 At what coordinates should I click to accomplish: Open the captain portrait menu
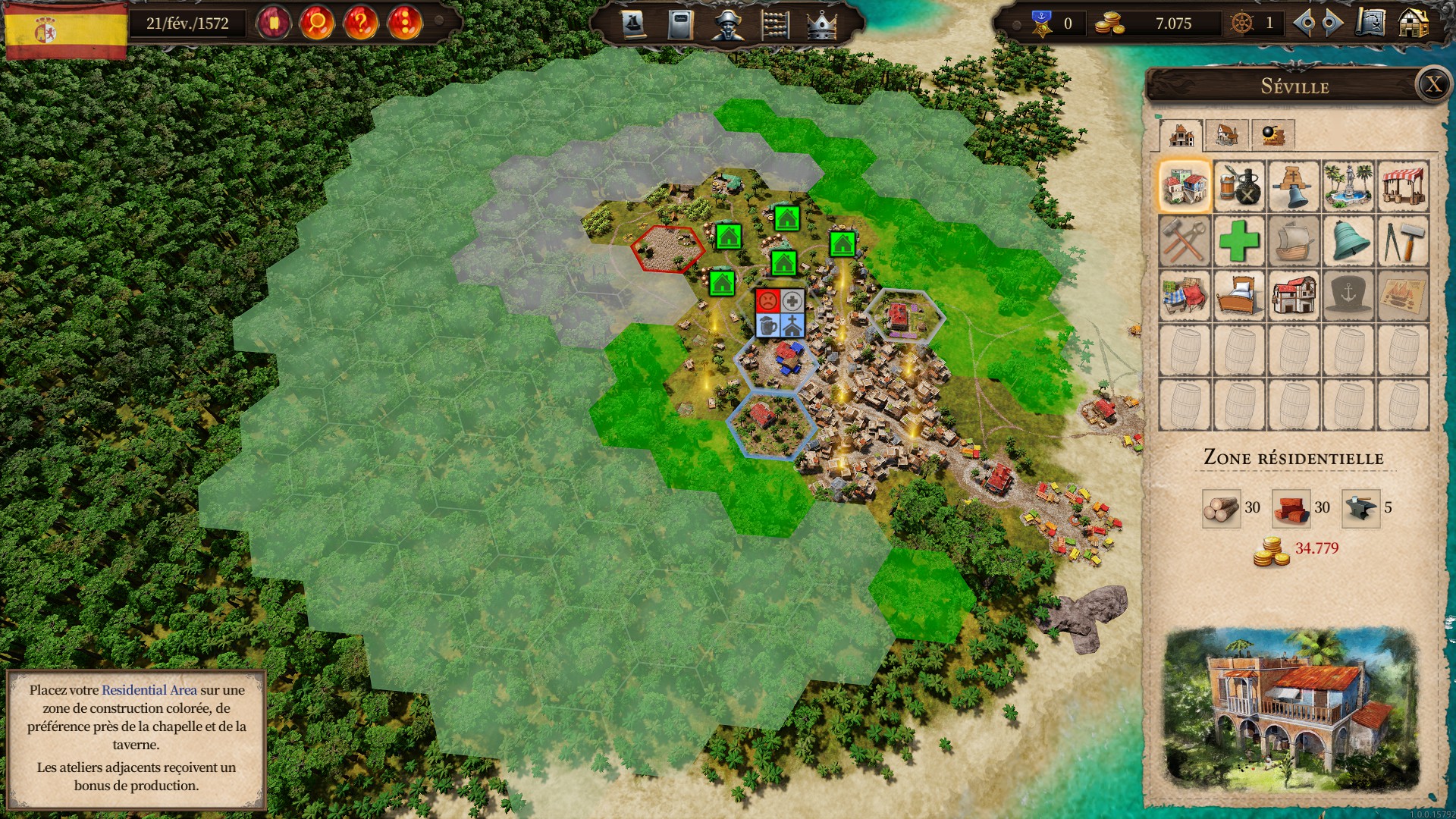coord(727,24)
